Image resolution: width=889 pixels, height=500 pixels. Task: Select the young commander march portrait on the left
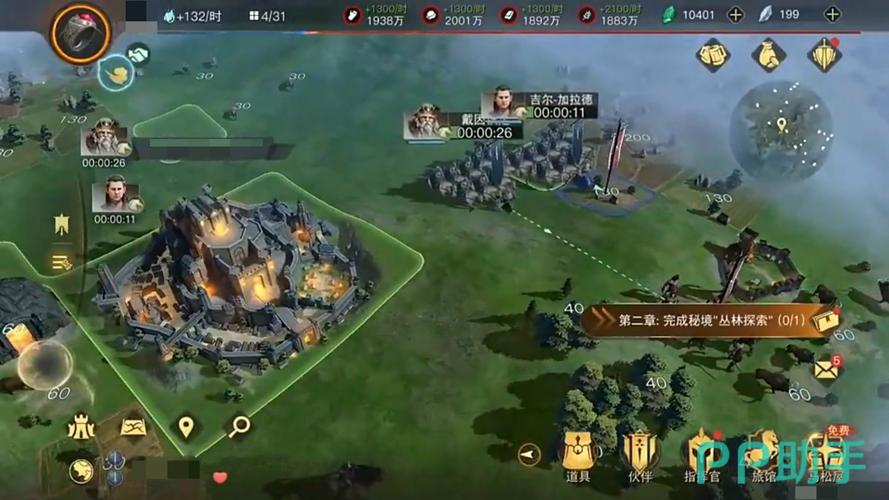(x=115, y=195)
